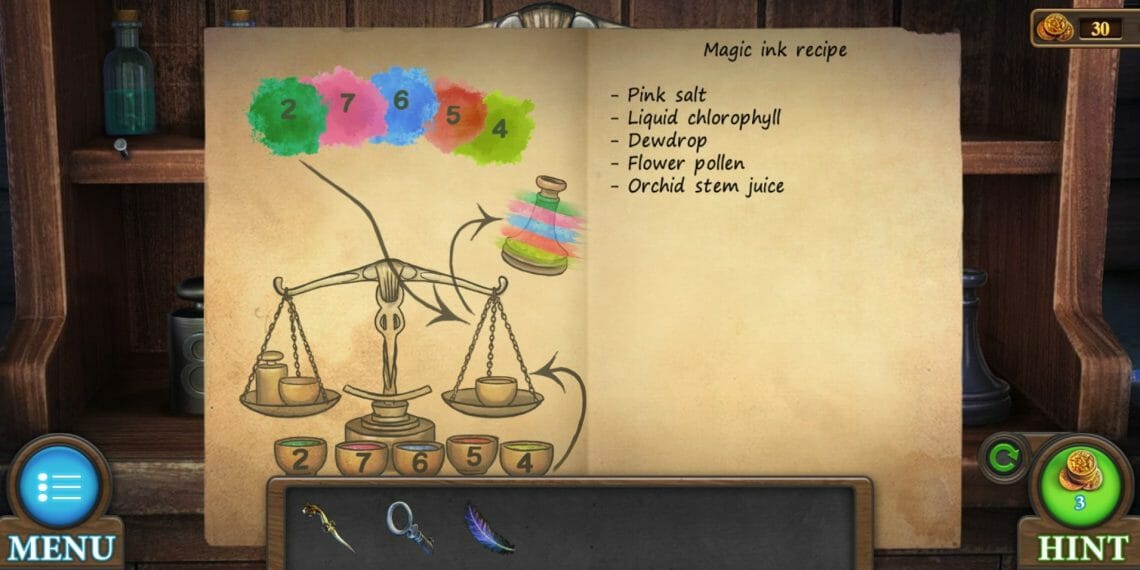Select the golden dagger in inventory
Viewport: 1140px width, 570px height.
(x=328, y=526)
